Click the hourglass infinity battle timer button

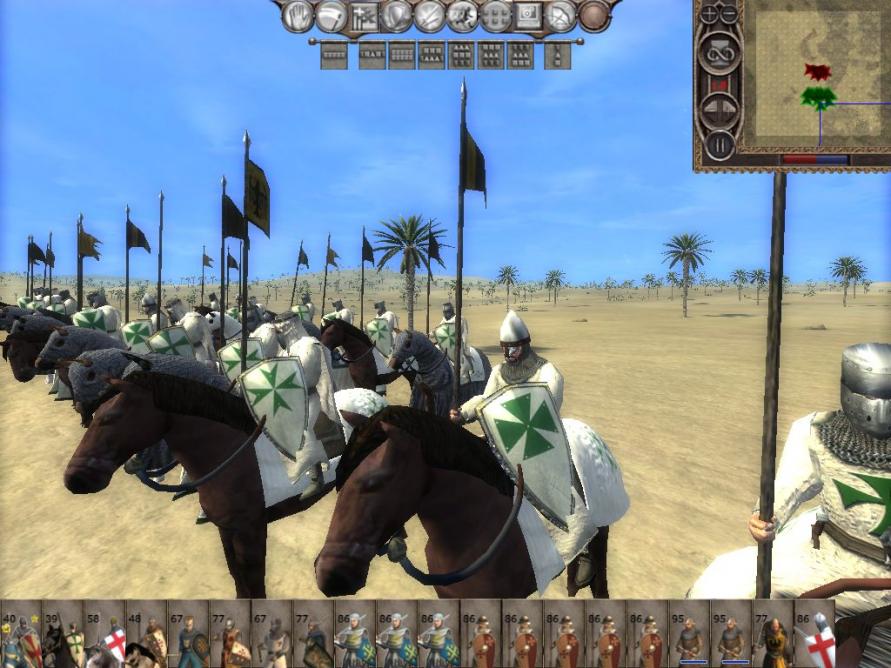(719, 50)
